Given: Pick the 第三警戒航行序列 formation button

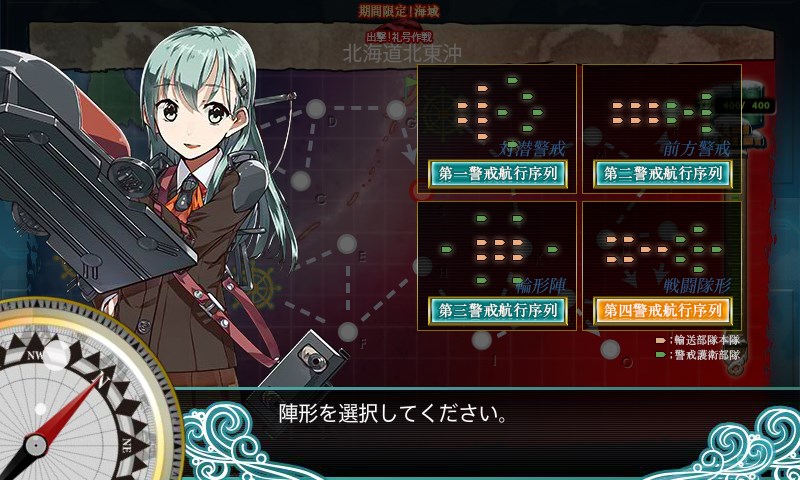Looking at the screenshot, I should point(497,310).
